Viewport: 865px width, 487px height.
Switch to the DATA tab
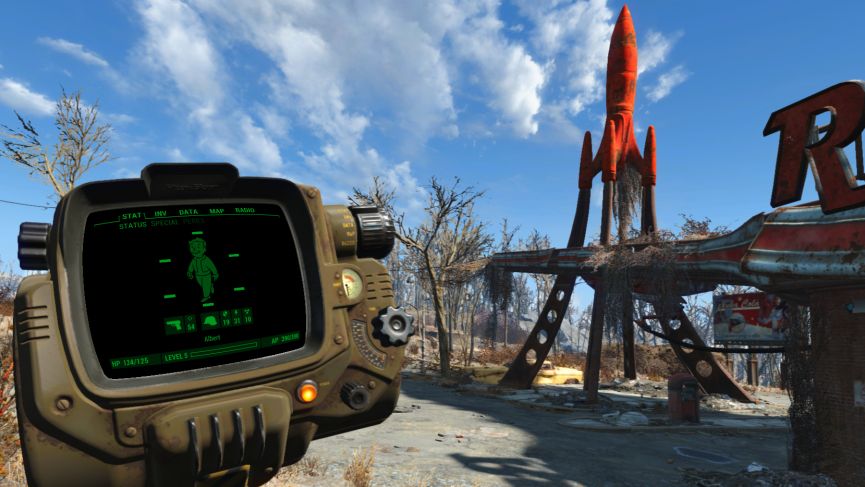(188, 212)
